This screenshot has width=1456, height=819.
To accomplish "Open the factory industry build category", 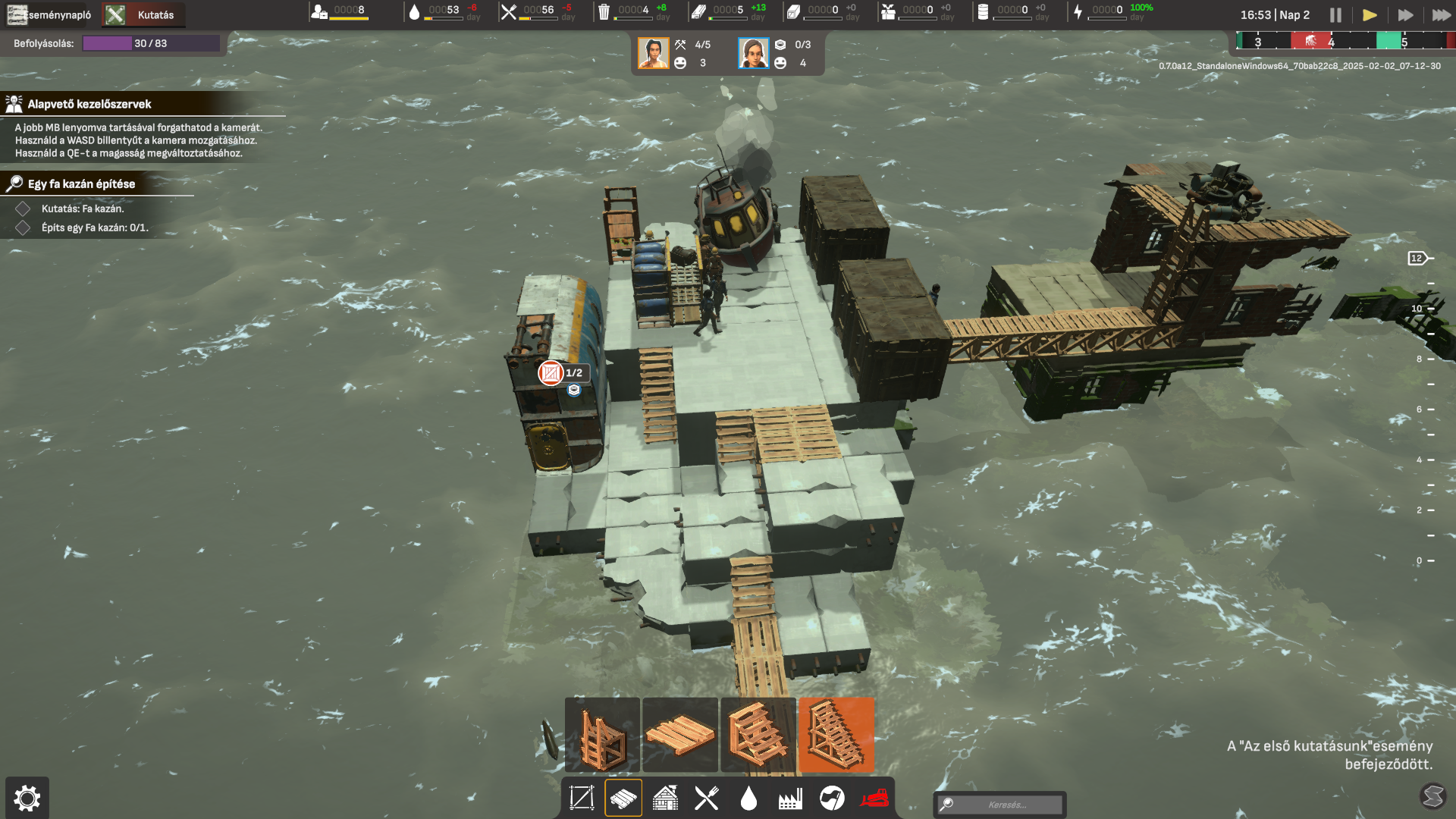I will tap(790, 798).
